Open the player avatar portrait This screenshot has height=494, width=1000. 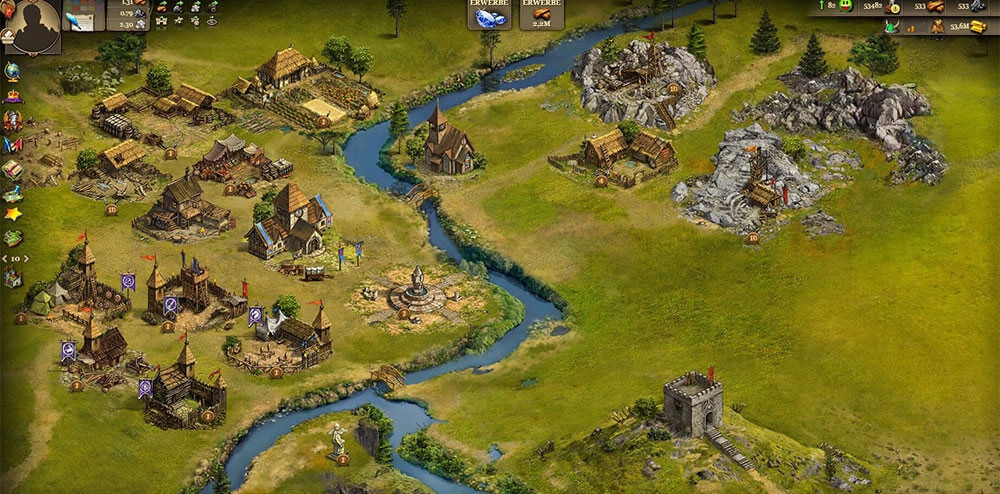click(30, 24)
